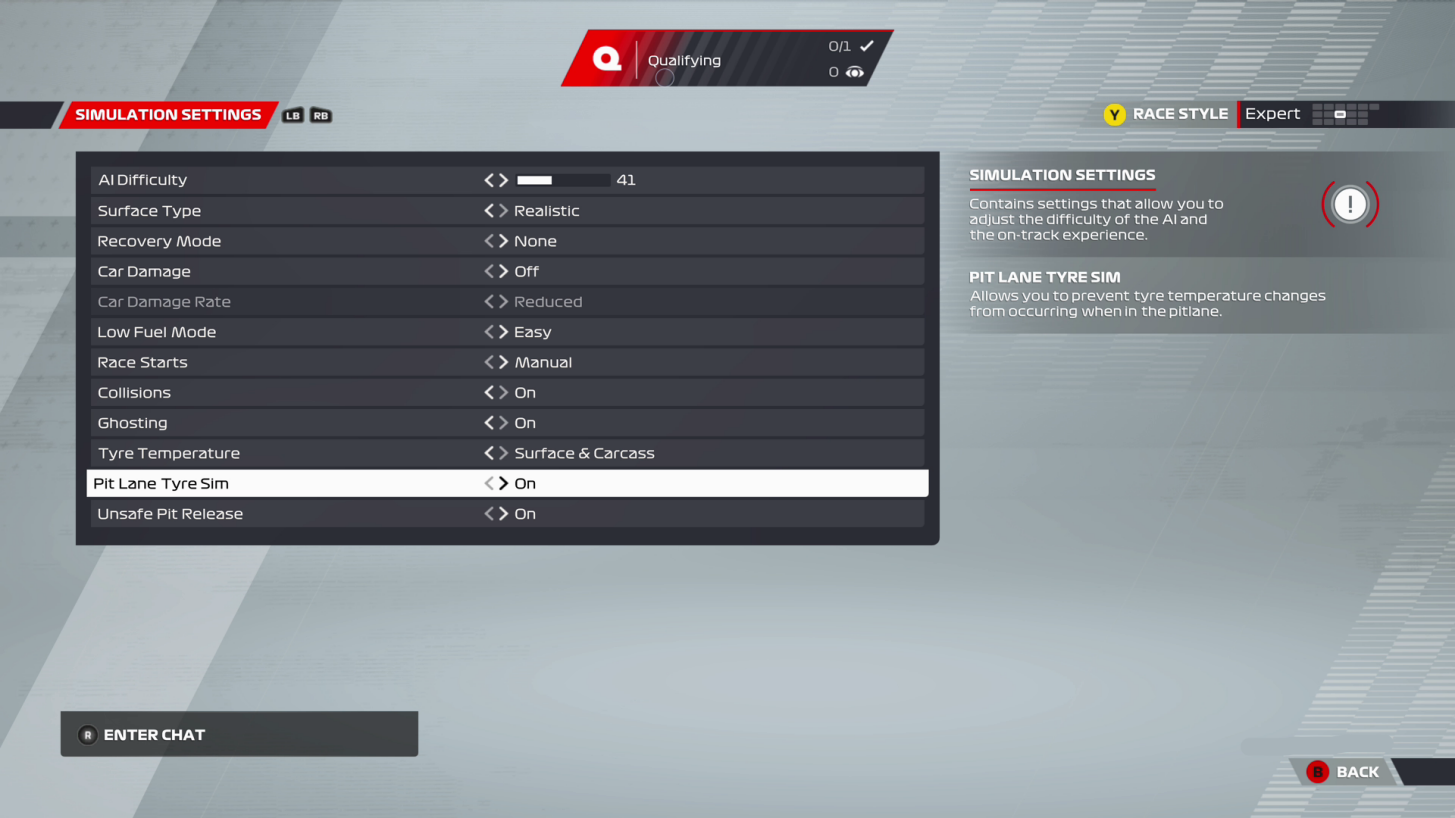Click the RB bumper icon
1455x818 pixels.
coord(320,115)
